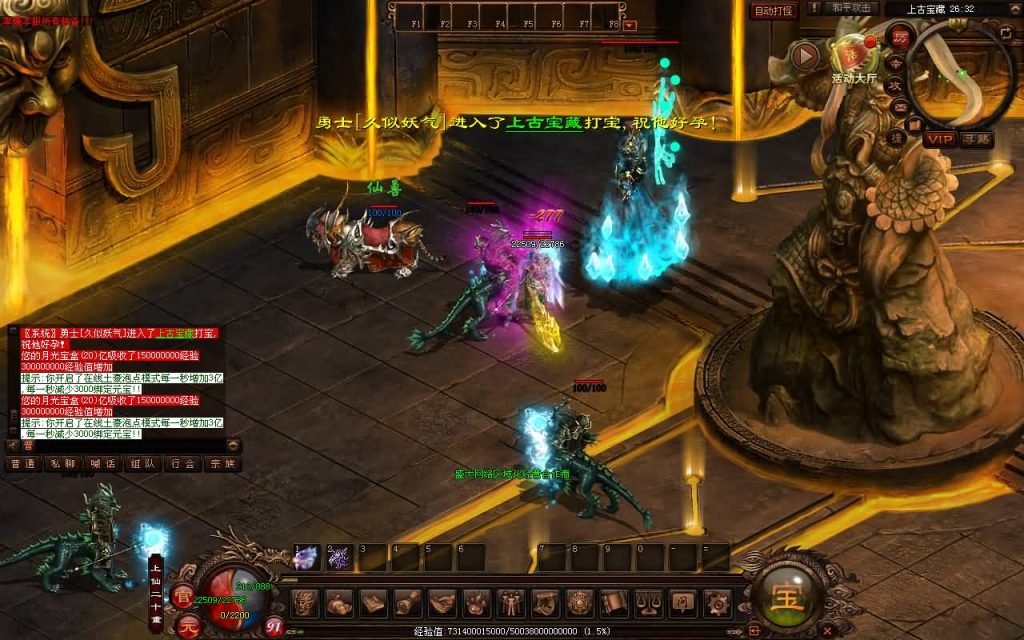
Task: Open the gear settings icon
Action: point(717,603)
